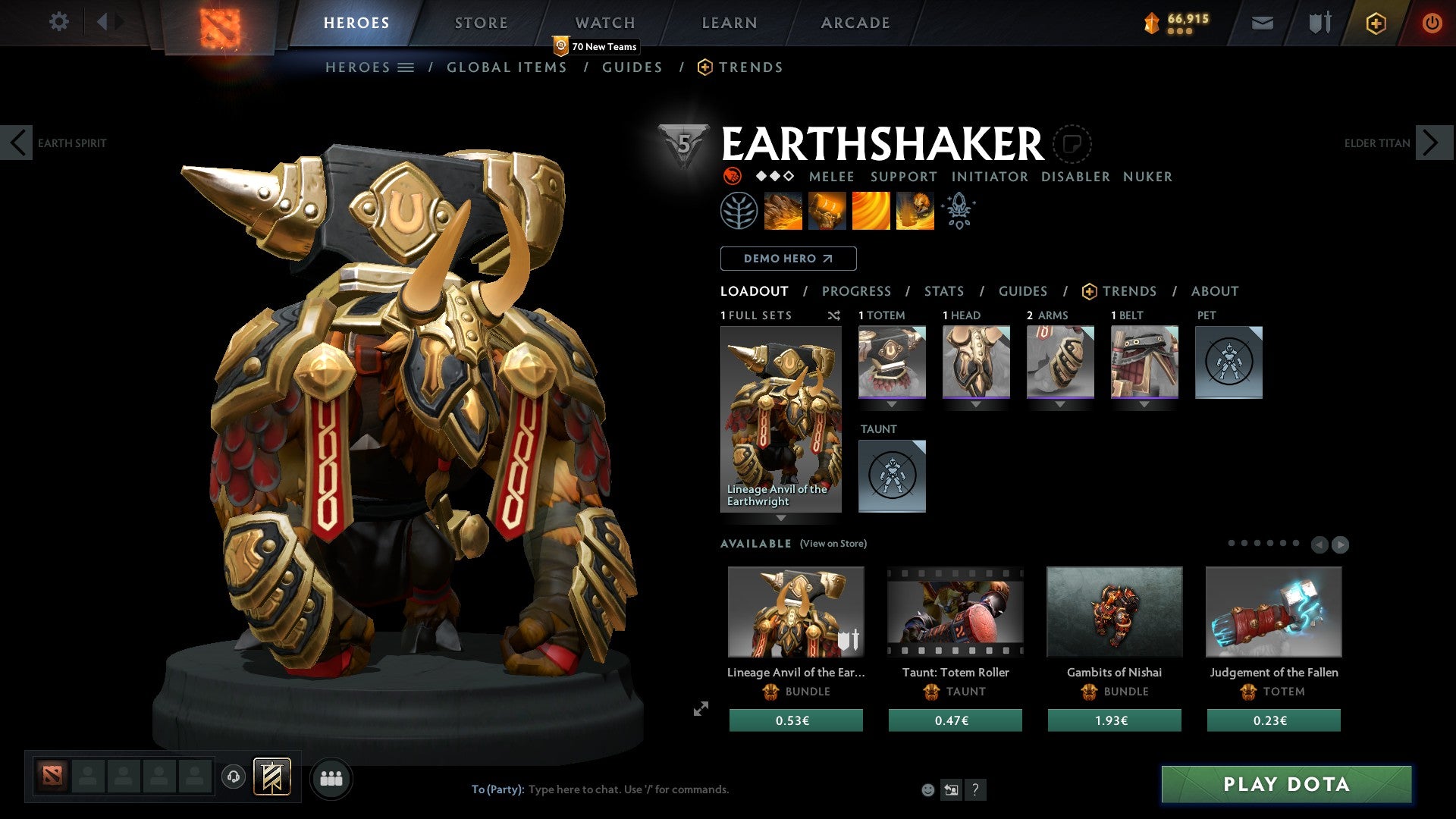Click the Armory shield-and-sword icon
Screen dimensions: 1456x819
click(1318, 23)
